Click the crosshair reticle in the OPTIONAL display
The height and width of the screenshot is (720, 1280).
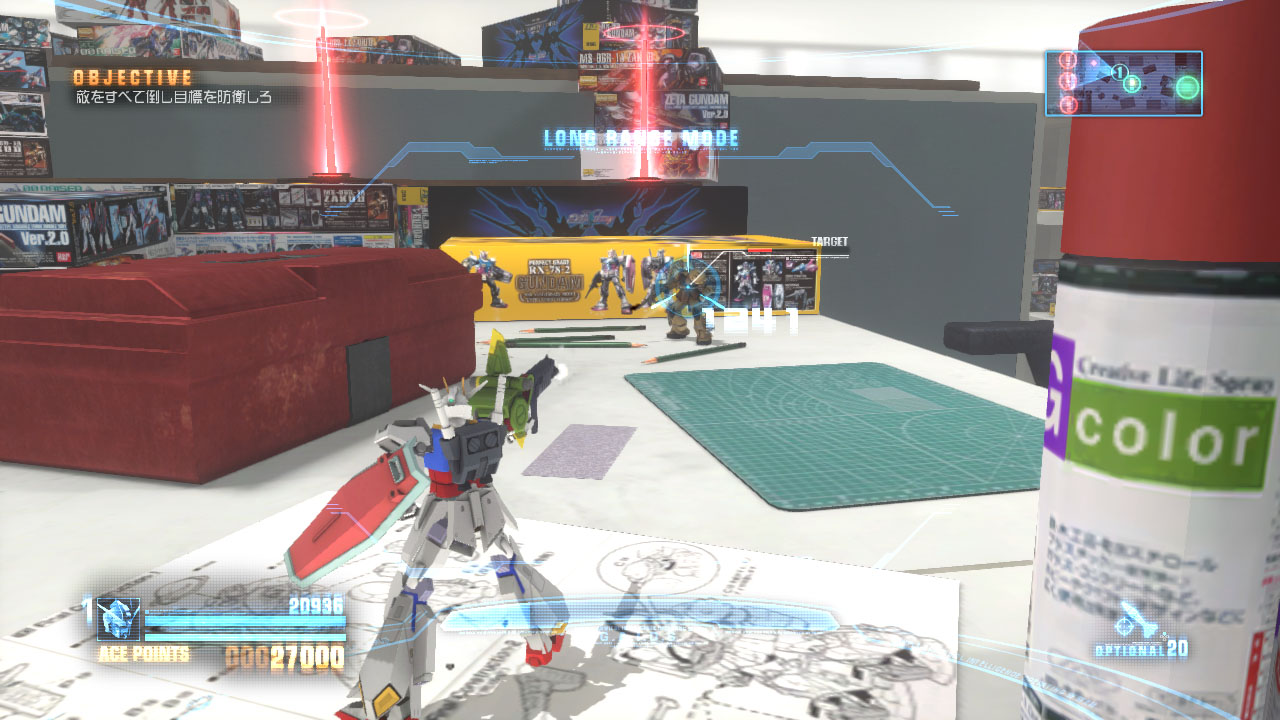1124,625
